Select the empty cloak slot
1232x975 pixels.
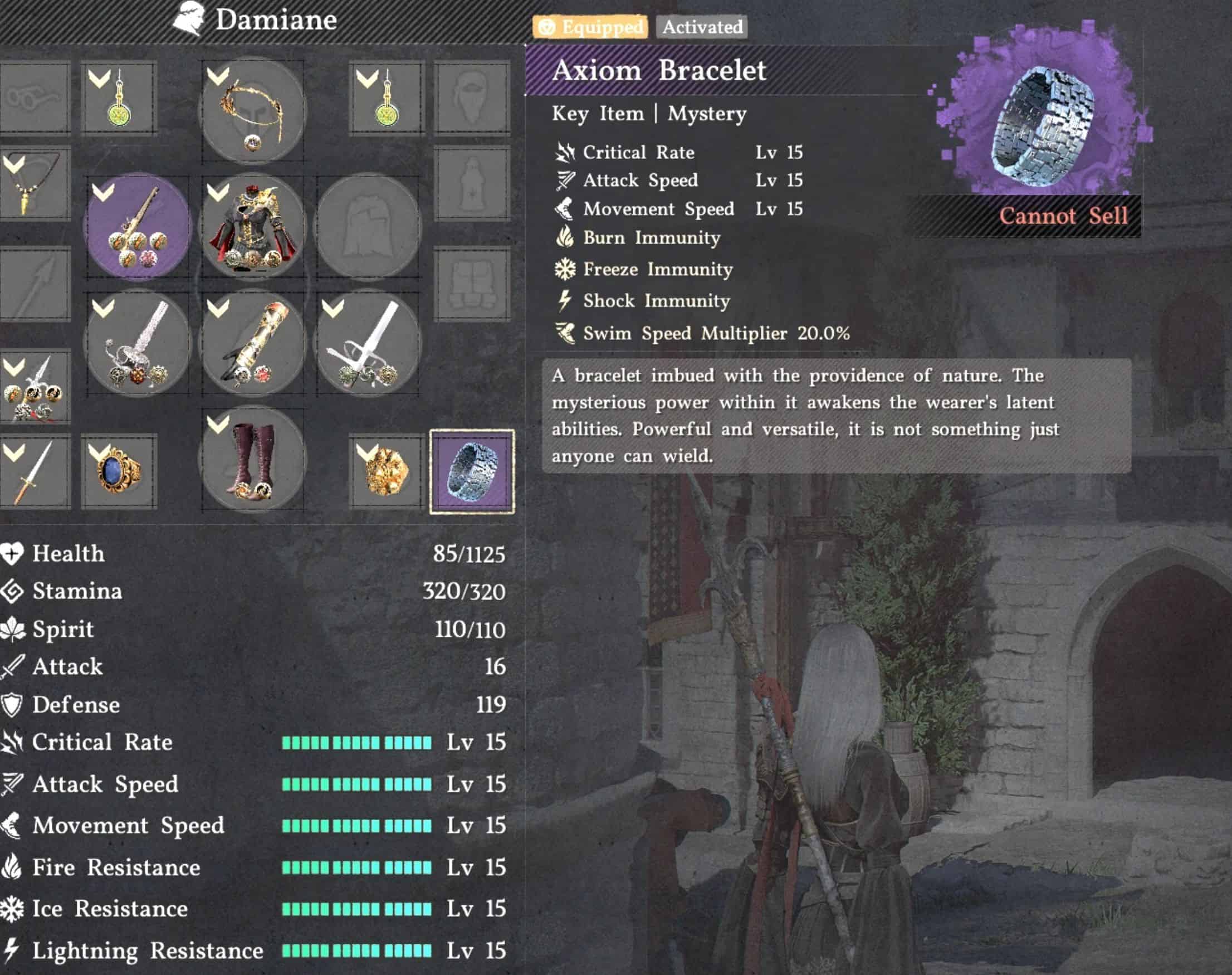[368, 226]
